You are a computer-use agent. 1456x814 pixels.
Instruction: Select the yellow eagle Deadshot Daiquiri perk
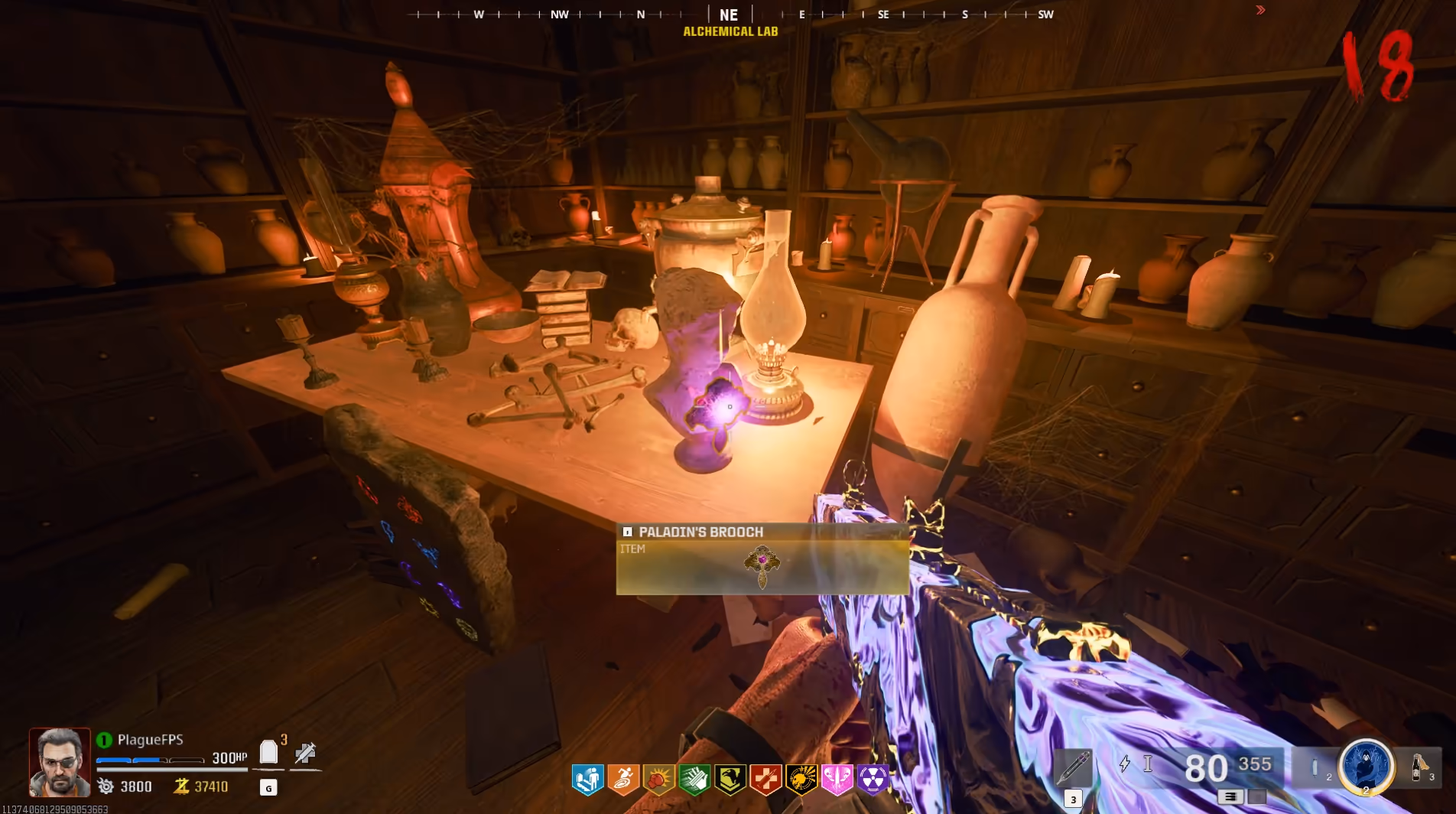(730, 780)
